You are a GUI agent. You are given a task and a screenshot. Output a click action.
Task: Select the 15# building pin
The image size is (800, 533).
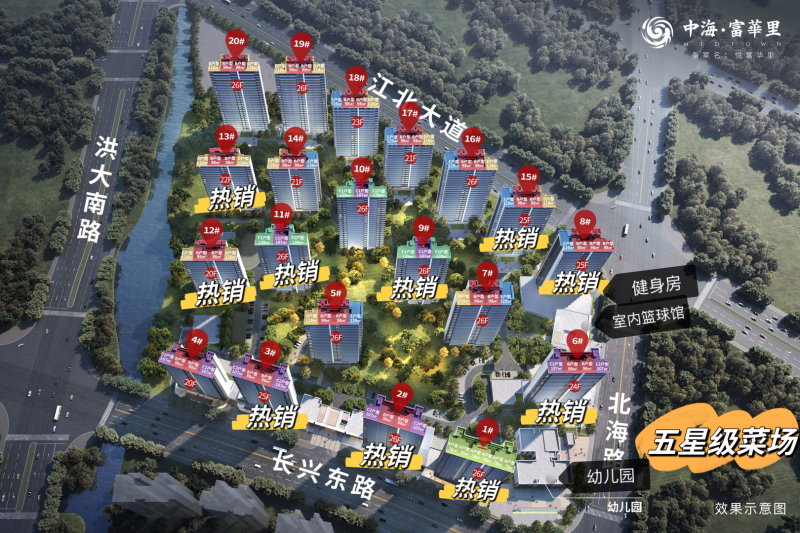529,177
